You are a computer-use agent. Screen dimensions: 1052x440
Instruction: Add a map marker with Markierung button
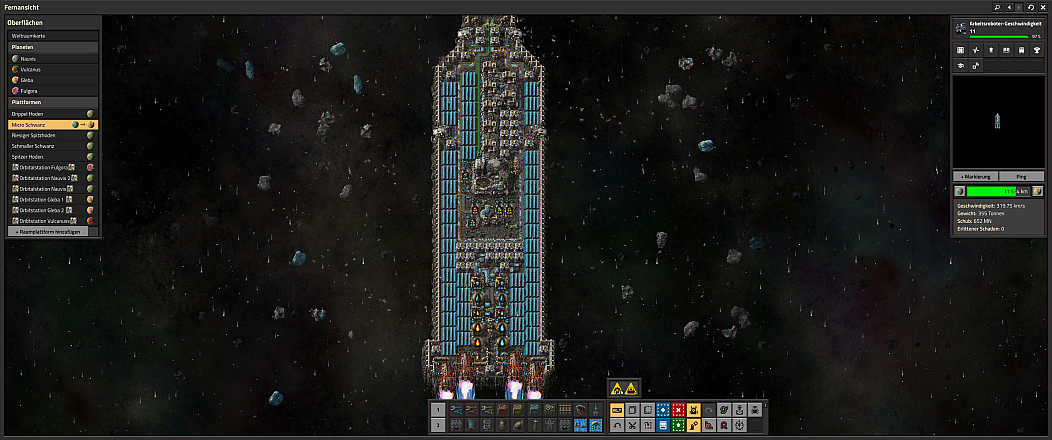(x=975, y=176)
